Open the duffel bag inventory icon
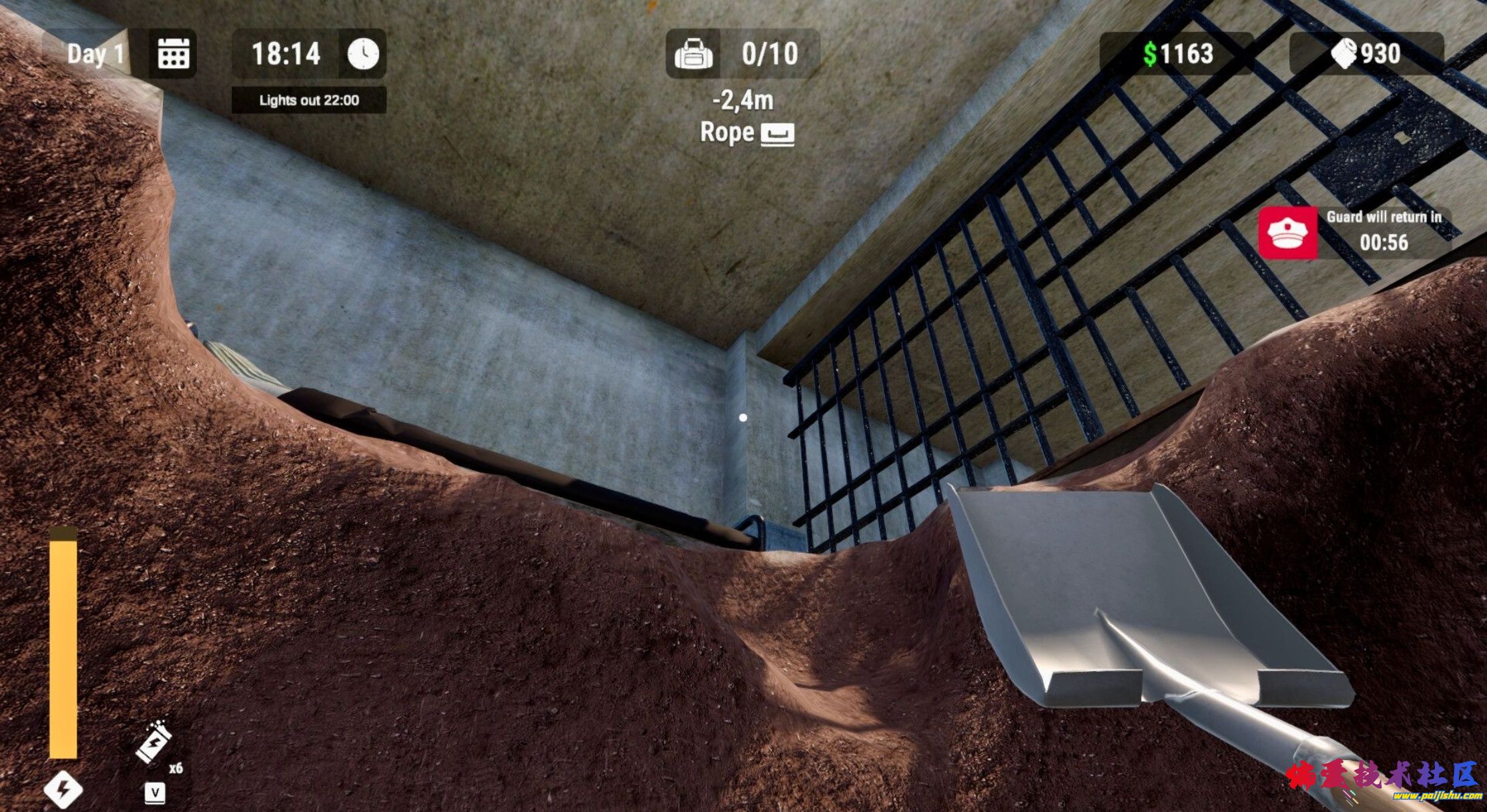The width and height of the screenshot is (1487, 812). tap(693, 54)
